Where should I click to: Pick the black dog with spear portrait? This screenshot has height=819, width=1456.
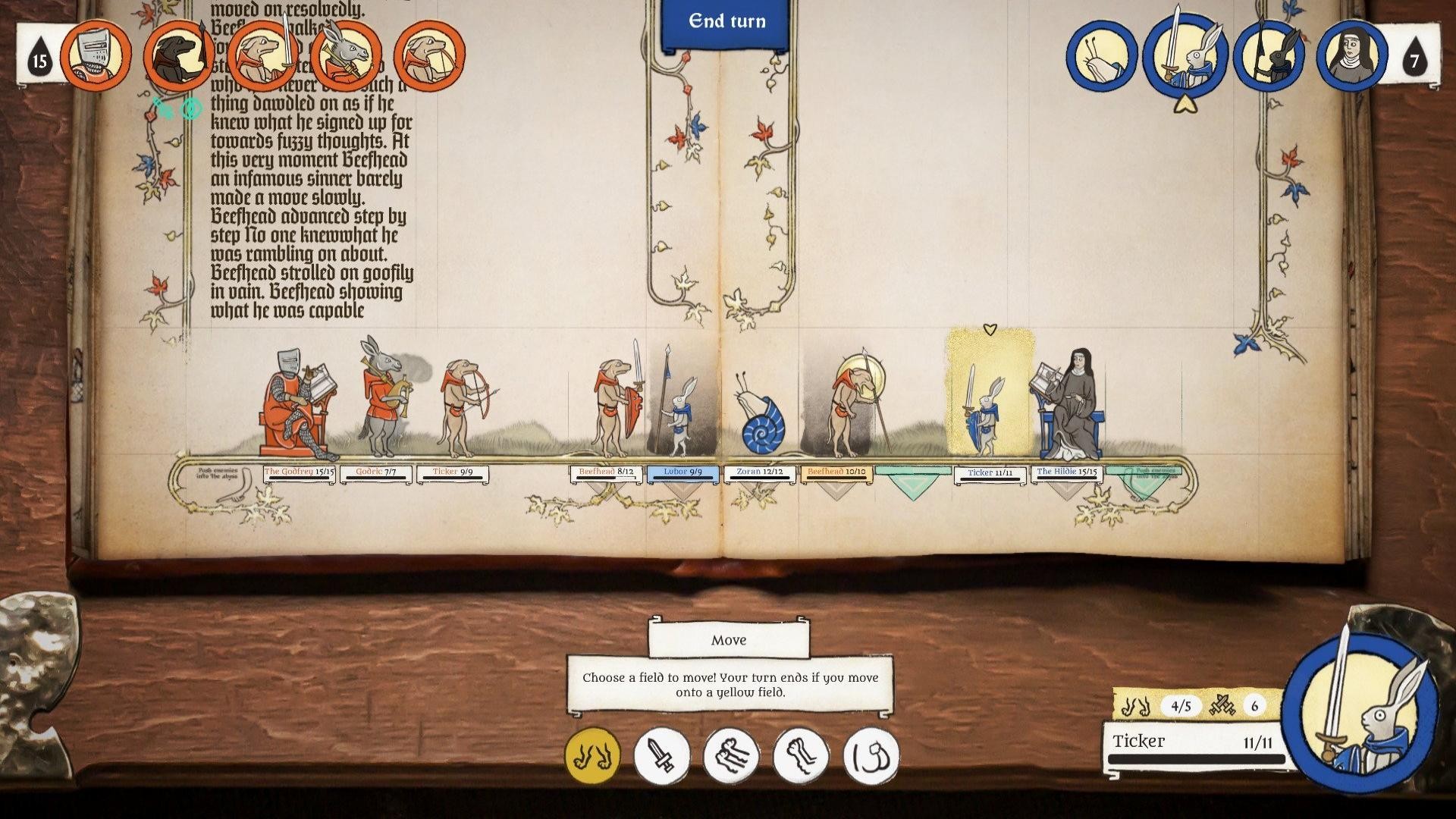[179, 55]
